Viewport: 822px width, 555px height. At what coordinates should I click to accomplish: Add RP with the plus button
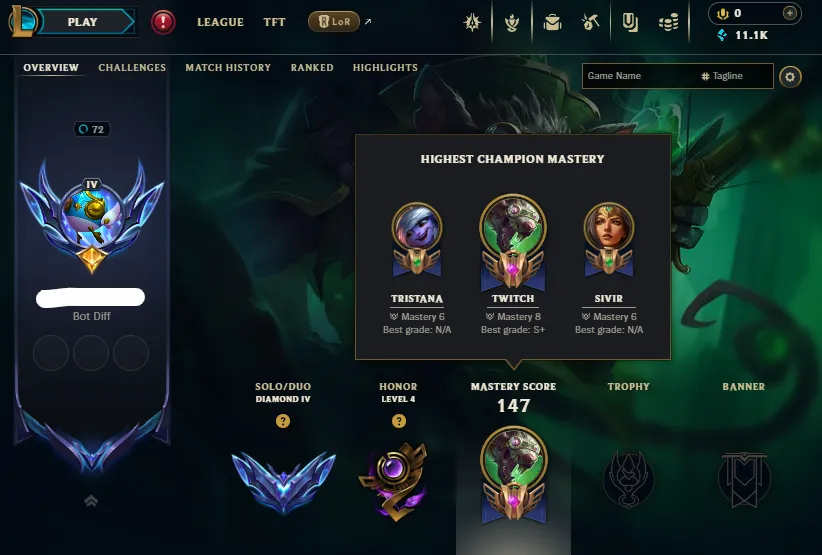[790, 13]
